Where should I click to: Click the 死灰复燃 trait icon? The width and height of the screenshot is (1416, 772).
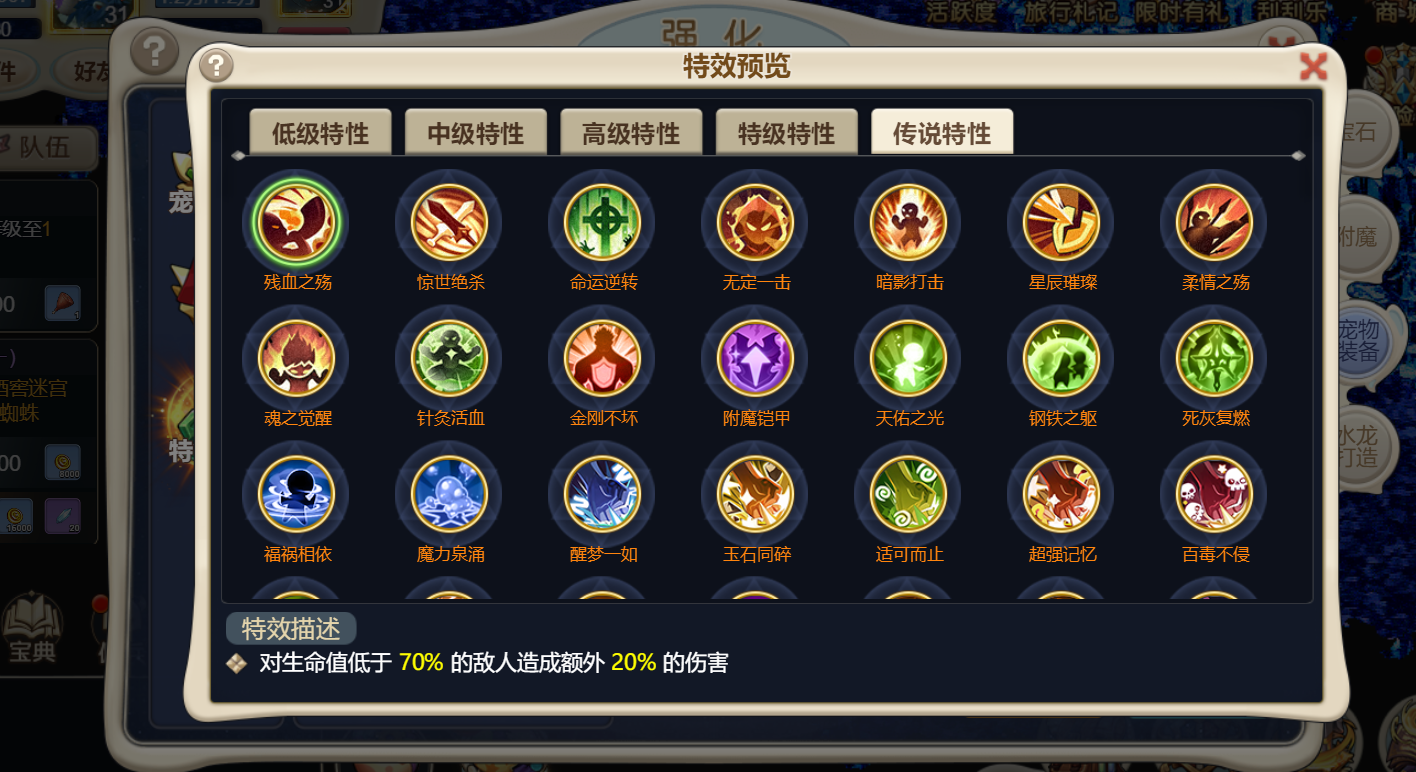point(1215,359)
